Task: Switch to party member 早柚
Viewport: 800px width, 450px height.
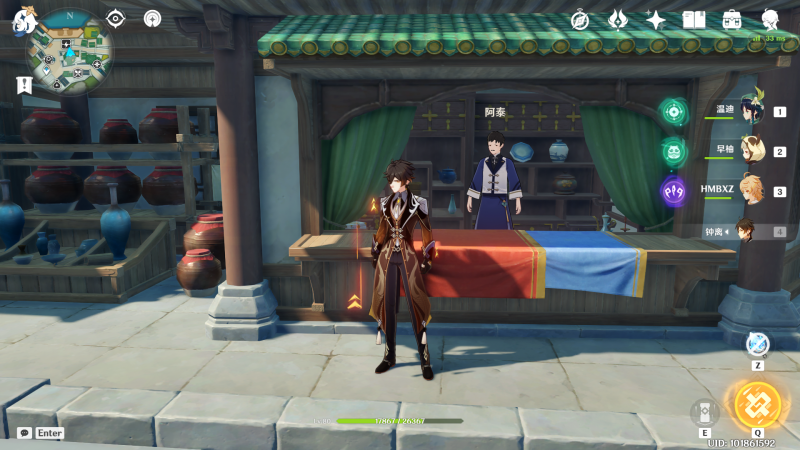Action: point(749,152)
